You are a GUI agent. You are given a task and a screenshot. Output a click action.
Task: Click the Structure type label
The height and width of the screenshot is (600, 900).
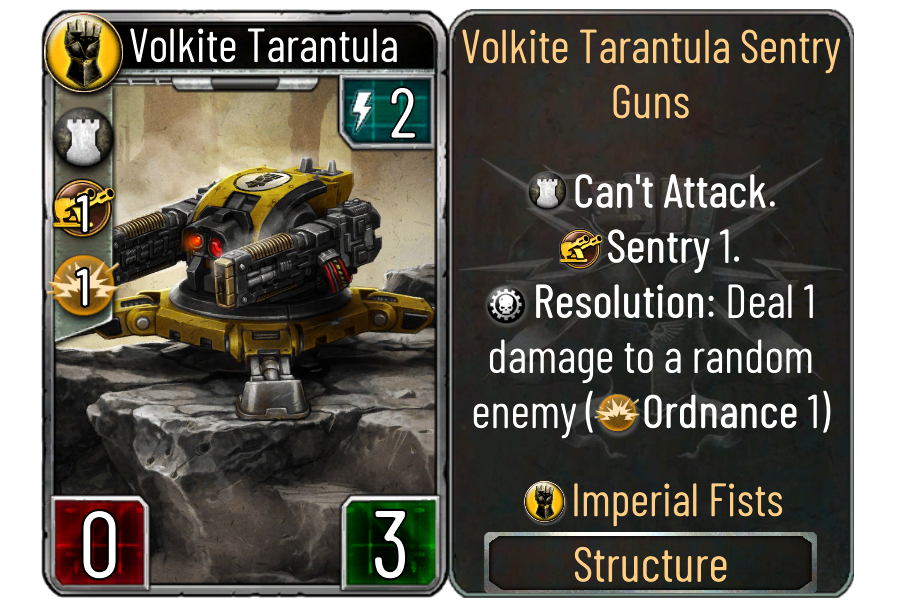click(x=650, y=565)
